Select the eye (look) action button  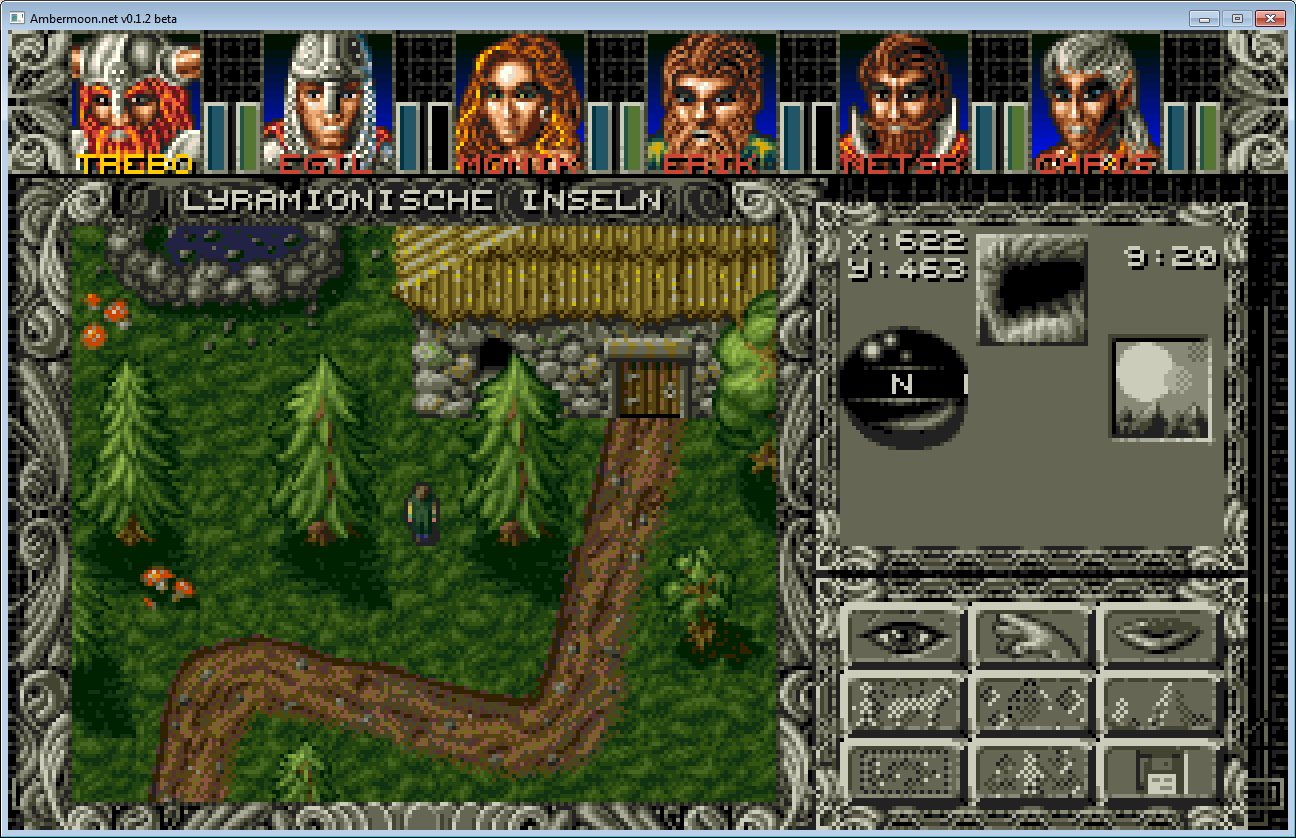(x=905, y=634)
